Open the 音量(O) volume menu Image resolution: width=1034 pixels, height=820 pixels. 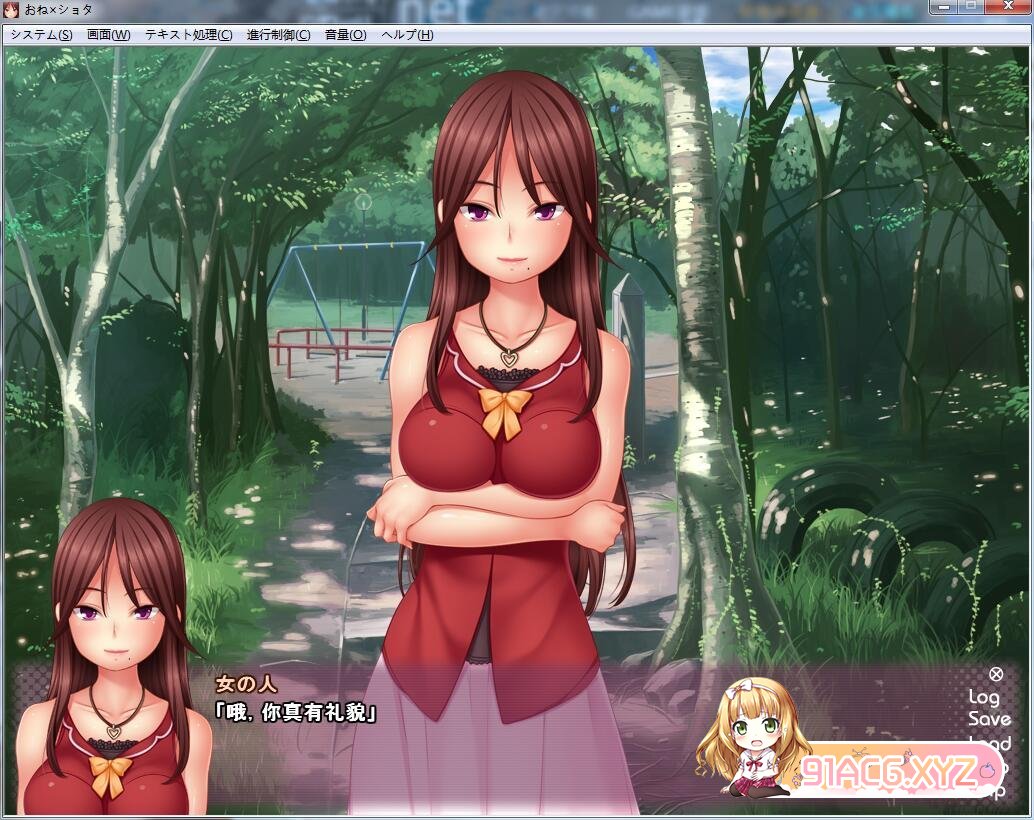[x=345, y=34]
